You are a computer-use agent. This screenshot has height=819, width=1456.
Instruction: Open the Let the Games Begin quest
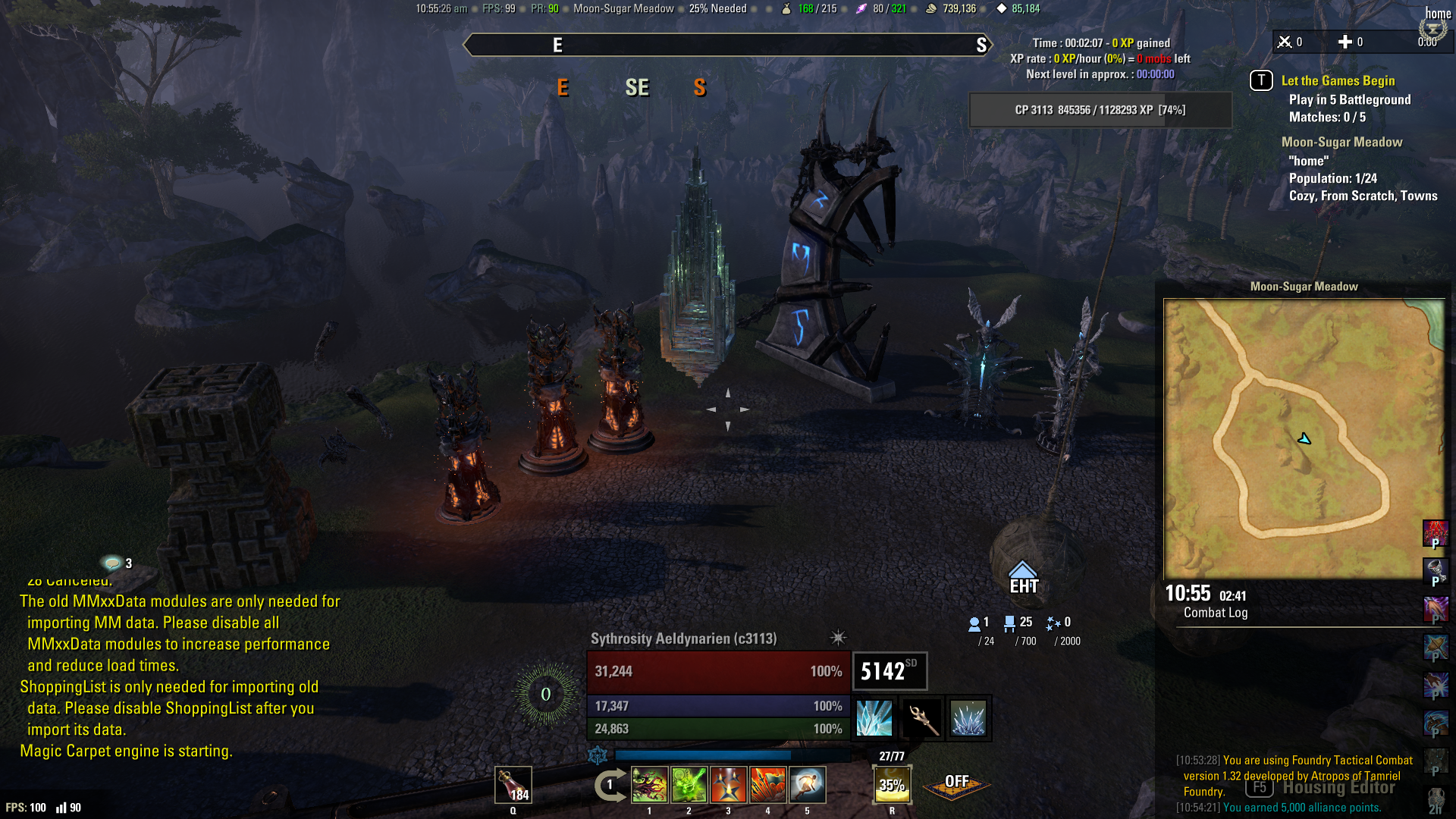pyautogui.click(x=1338, y=80)
